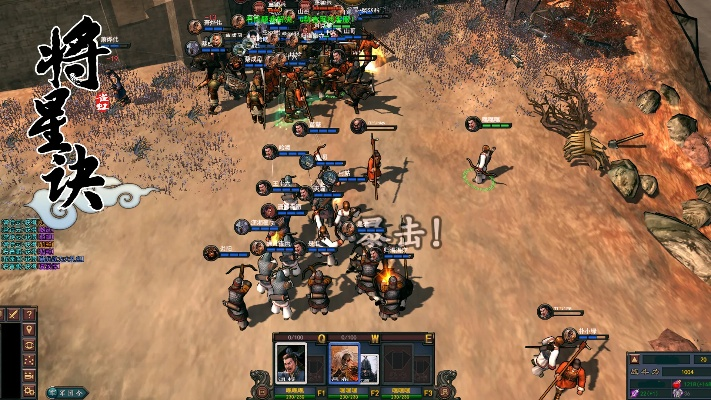
Task: Toggle the camera view button
Action: click(29, 374)
